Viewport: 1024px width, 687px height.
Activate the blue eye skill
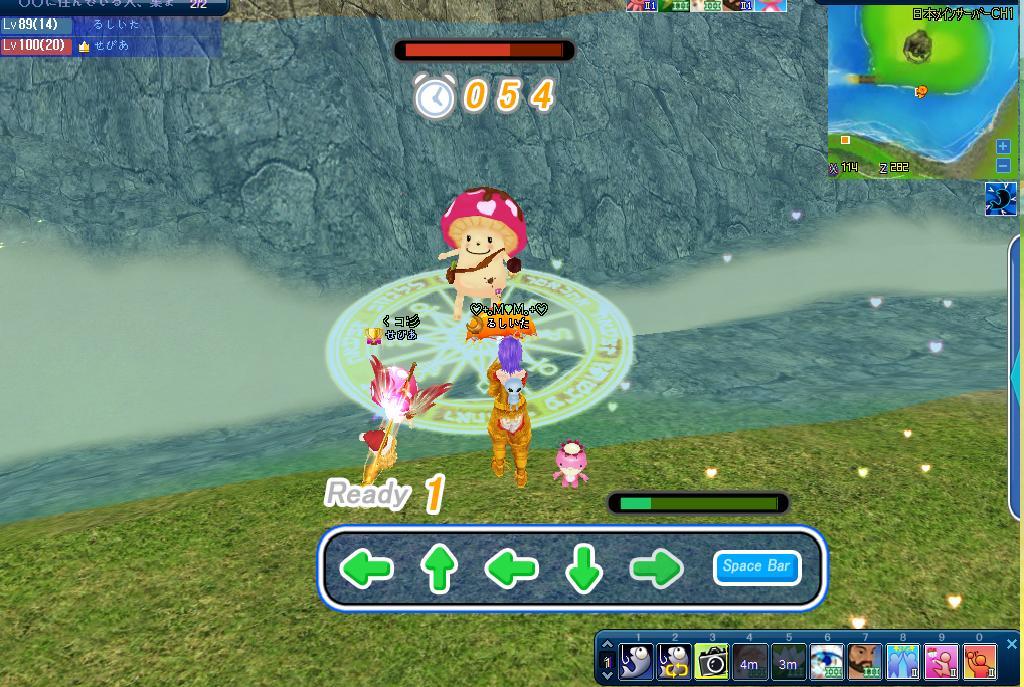click(826, 661)
